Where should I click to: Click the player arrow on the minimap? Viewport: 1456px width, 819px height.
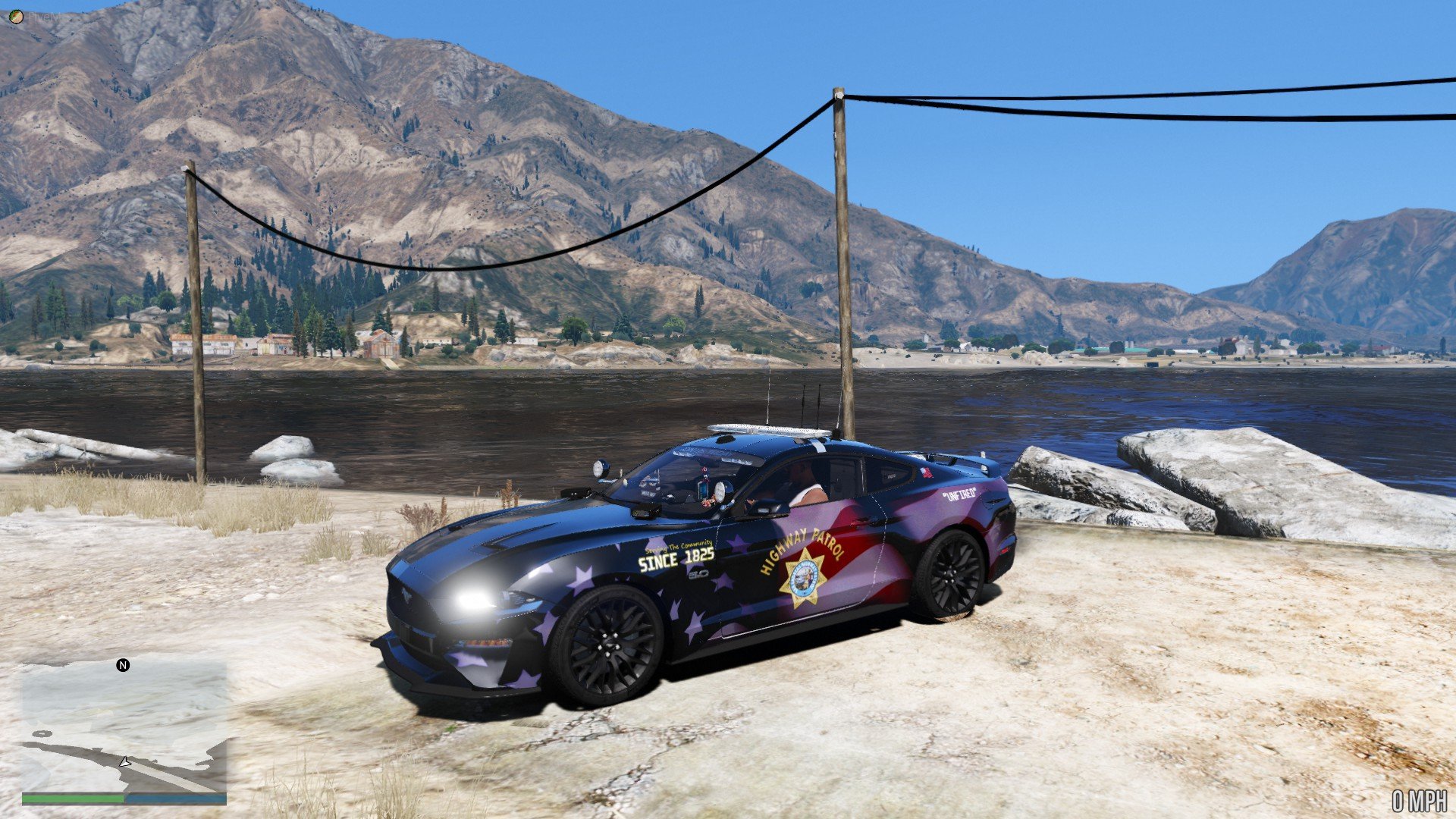(x=125, y=761)
